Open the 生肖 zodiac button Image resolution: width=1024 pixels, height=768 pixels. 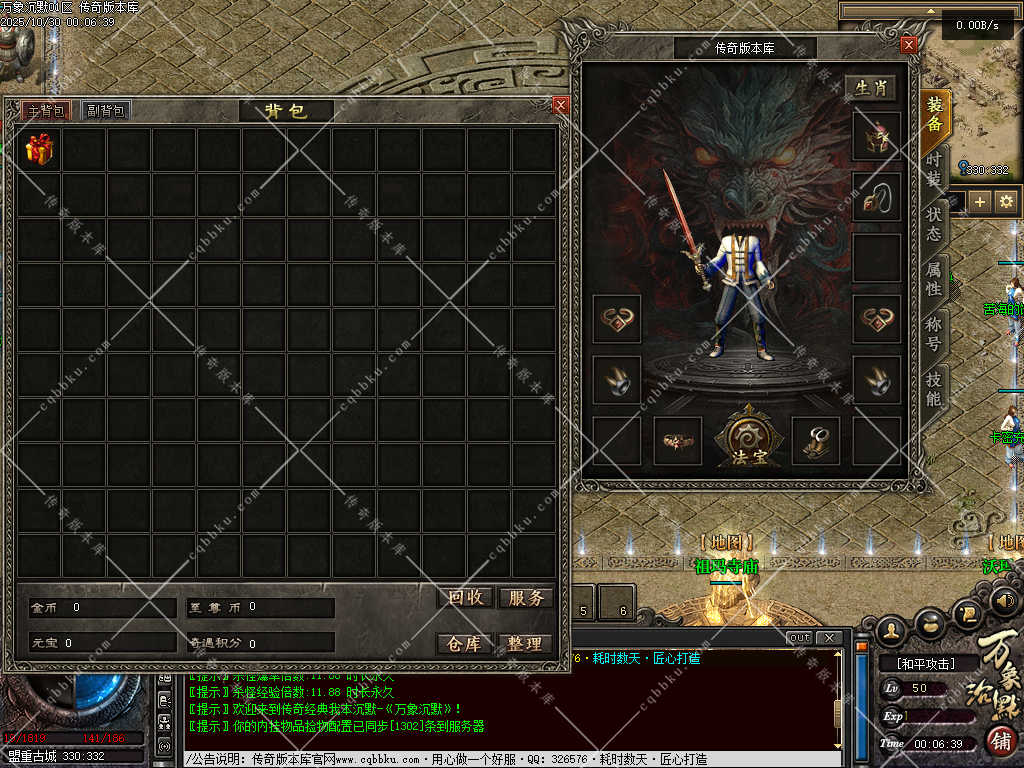click(x=870, y=88)
